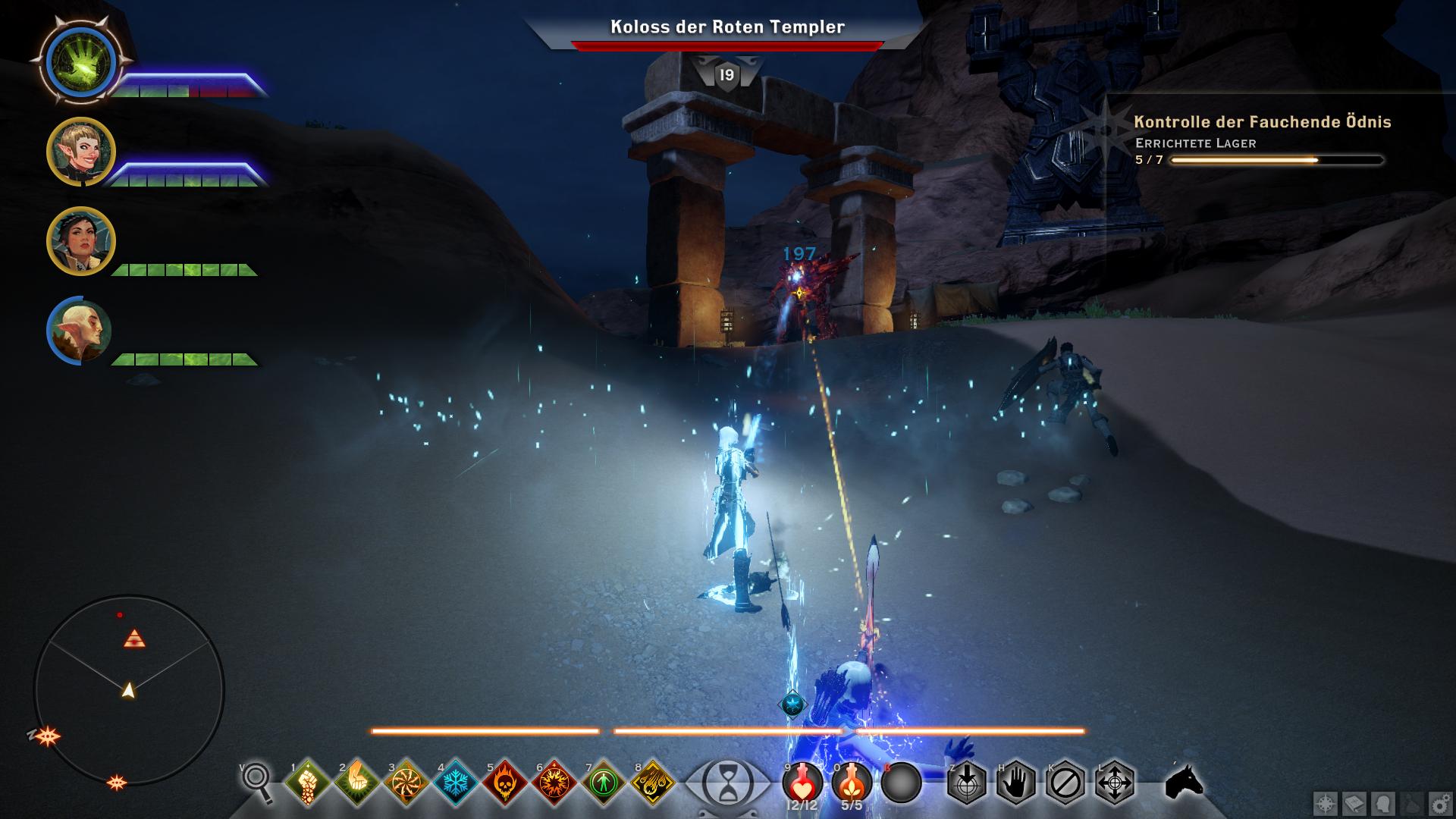
Task: Switch to the bald elf party member
Action: pyautogui.click(x=80, y=331)
